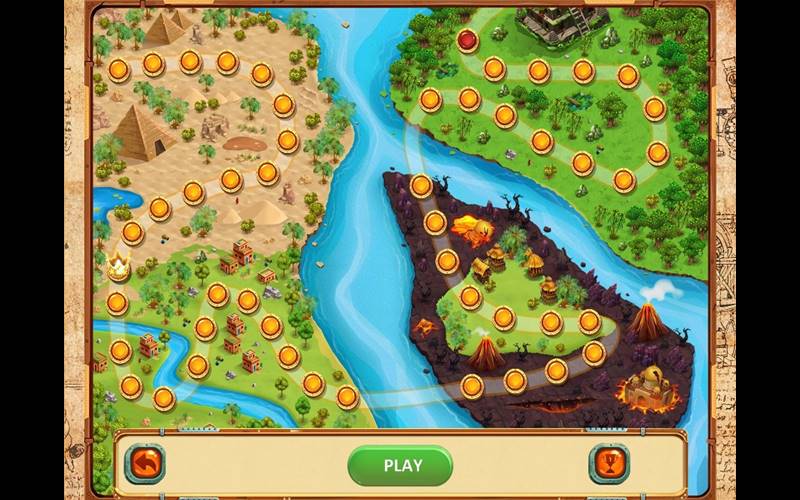Start the level with the green PLAY button
This screenshot has height=500, width=800.
tap(402, 465)
